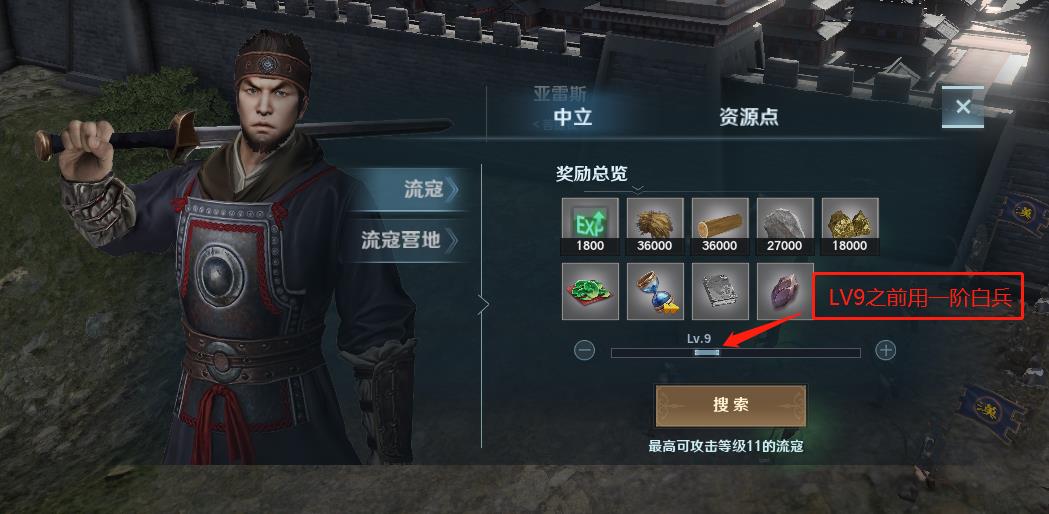Switch to the 资源点 tab
The width and height of the screenshot is (1049, 514).
pyautogui.click(x=748, y=117)
